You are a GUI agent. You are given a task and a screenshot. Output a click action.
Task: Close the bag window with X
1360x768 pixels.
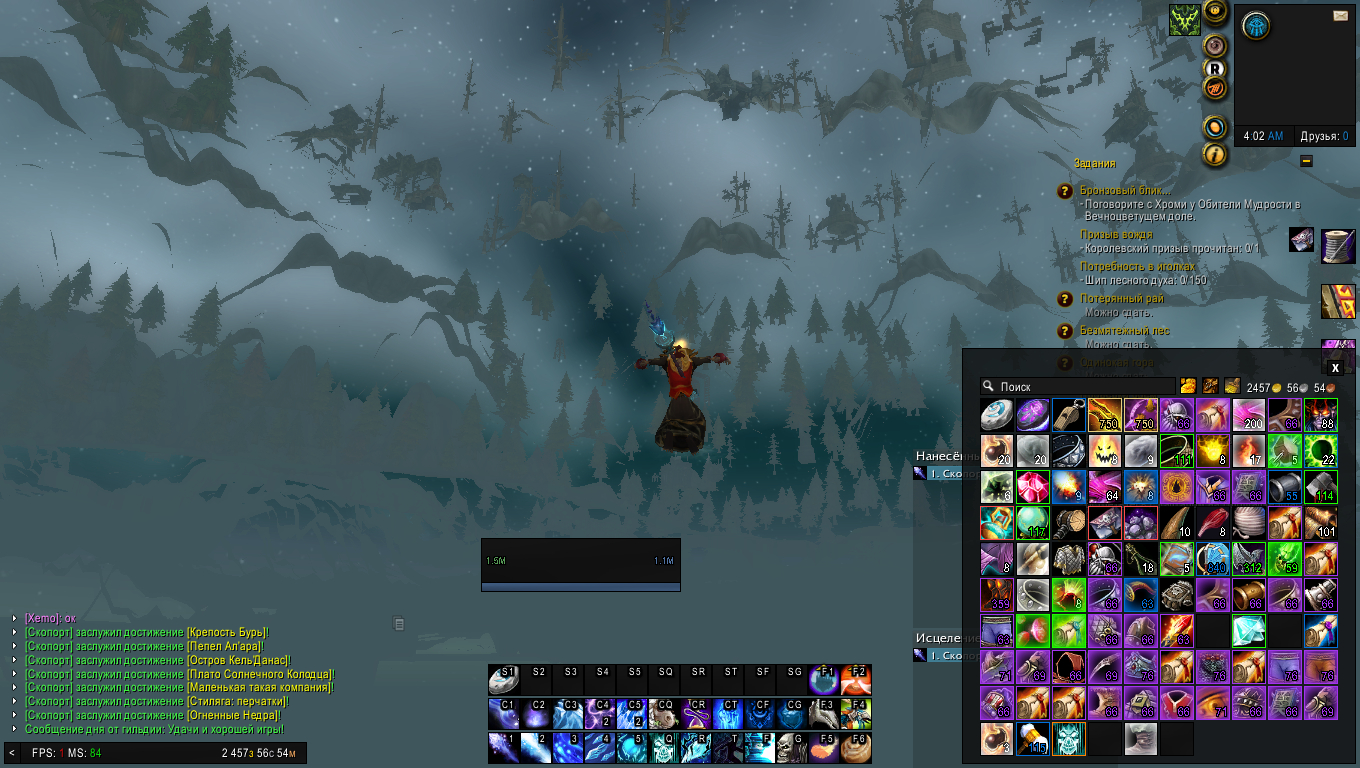[x=1335, y=368]
